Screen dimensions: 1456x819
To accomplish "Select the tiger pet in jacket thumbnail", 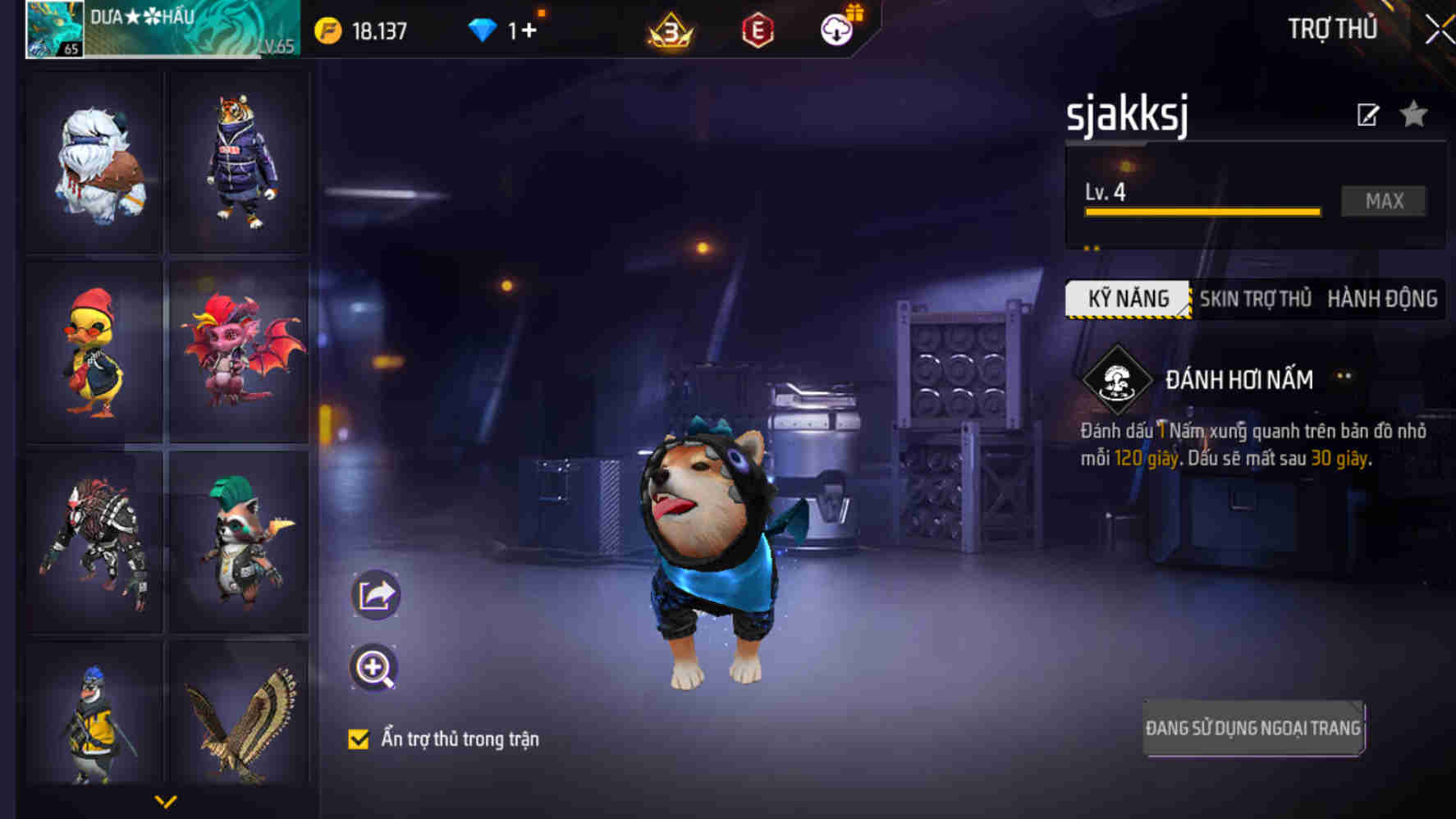I will click(237, 162).
